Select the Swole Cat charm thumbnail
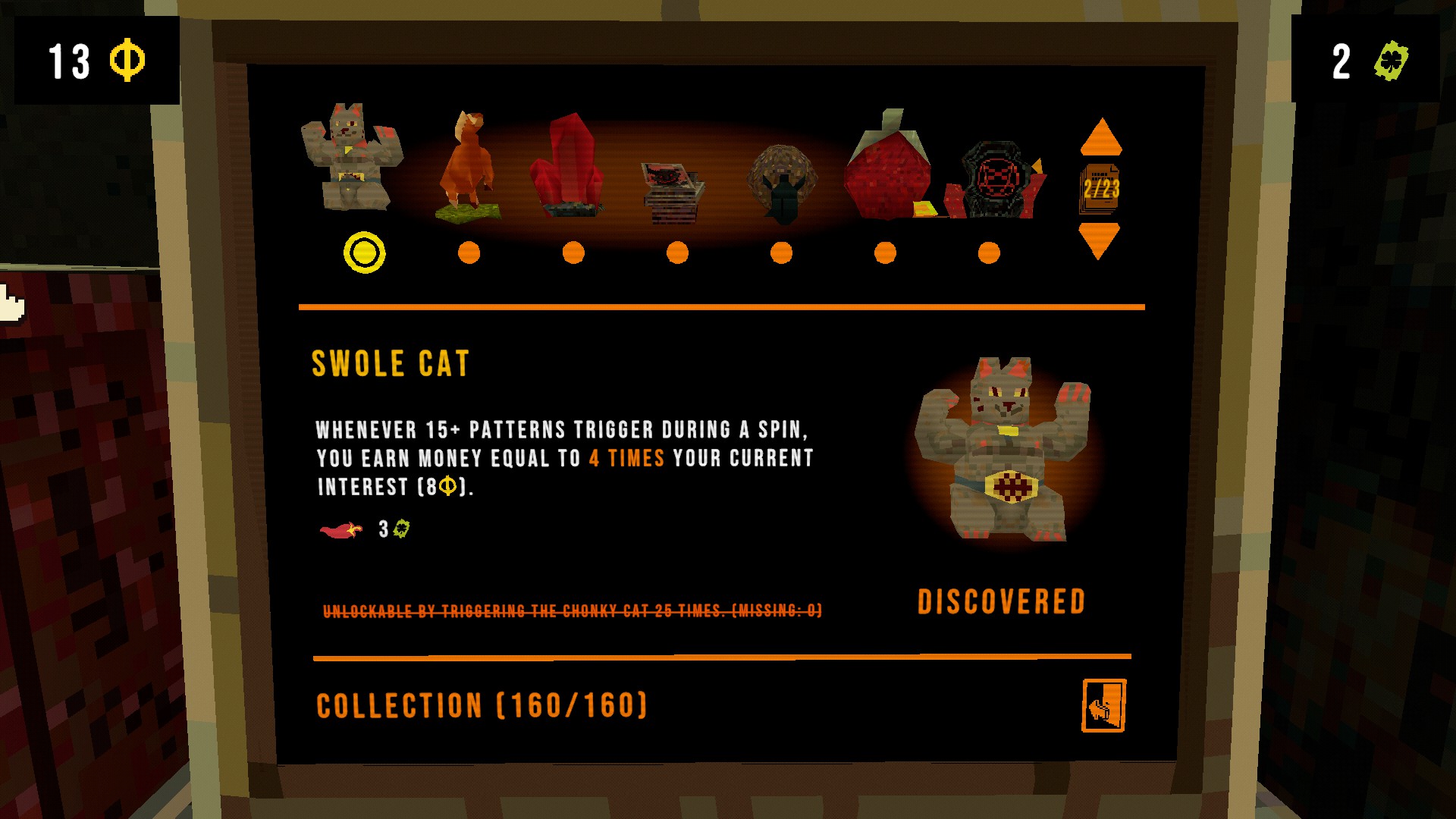 point(352,158)
